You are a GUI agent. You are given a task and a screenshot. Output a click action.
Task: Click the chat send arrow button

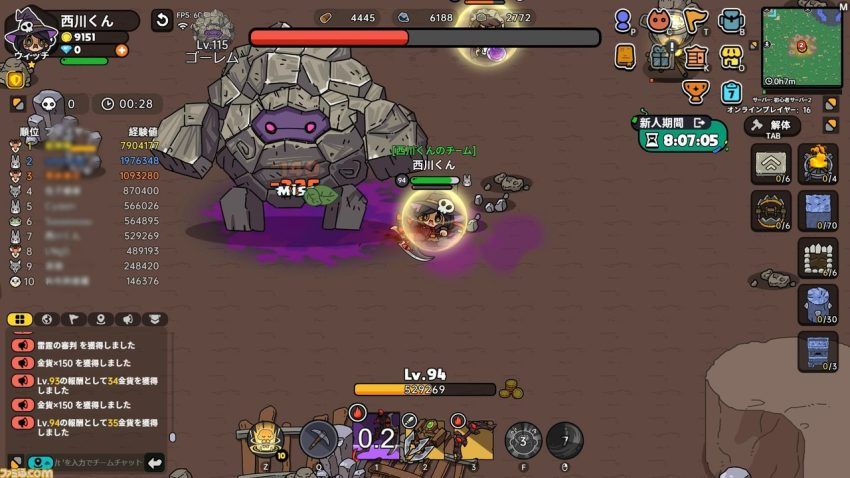tap(154, 462)
